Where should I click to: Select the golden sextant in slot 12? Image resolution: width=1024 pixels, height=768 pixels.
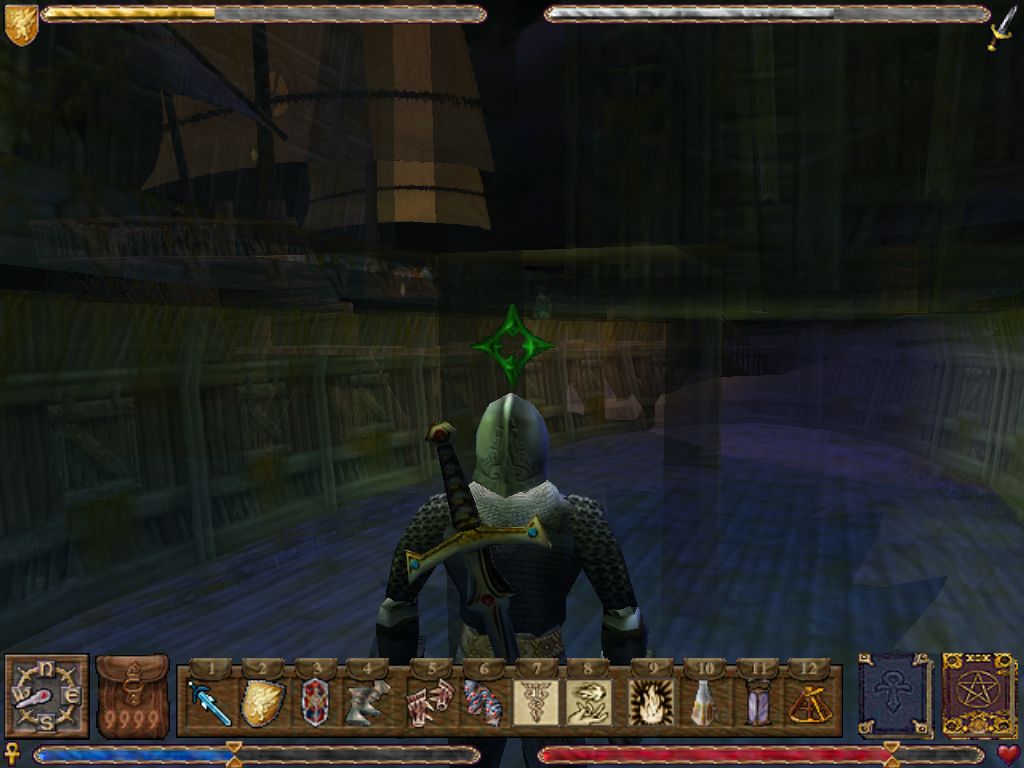(809, 703)
